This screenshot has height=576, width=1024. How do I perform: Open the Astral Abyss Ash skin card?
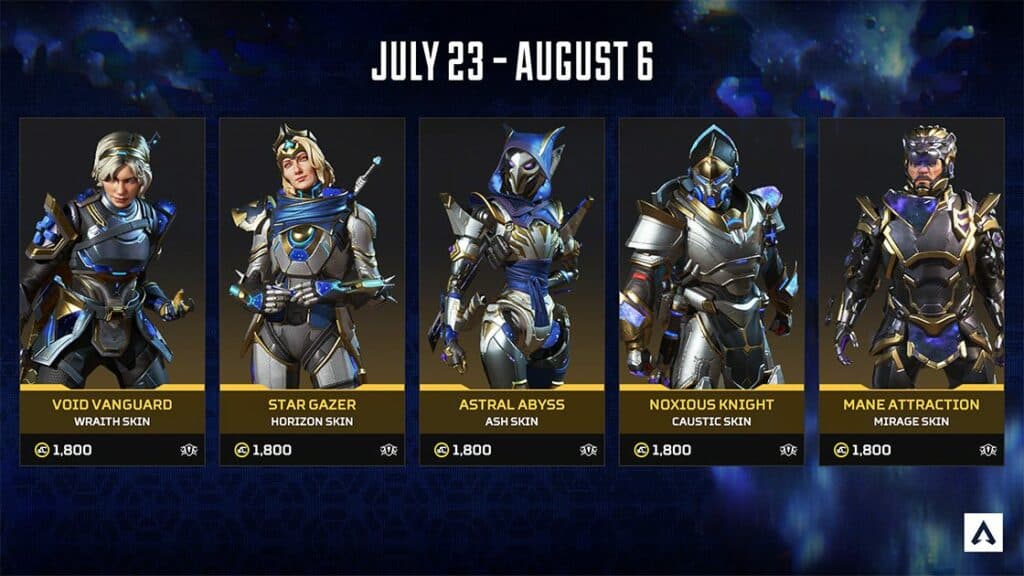512,290
